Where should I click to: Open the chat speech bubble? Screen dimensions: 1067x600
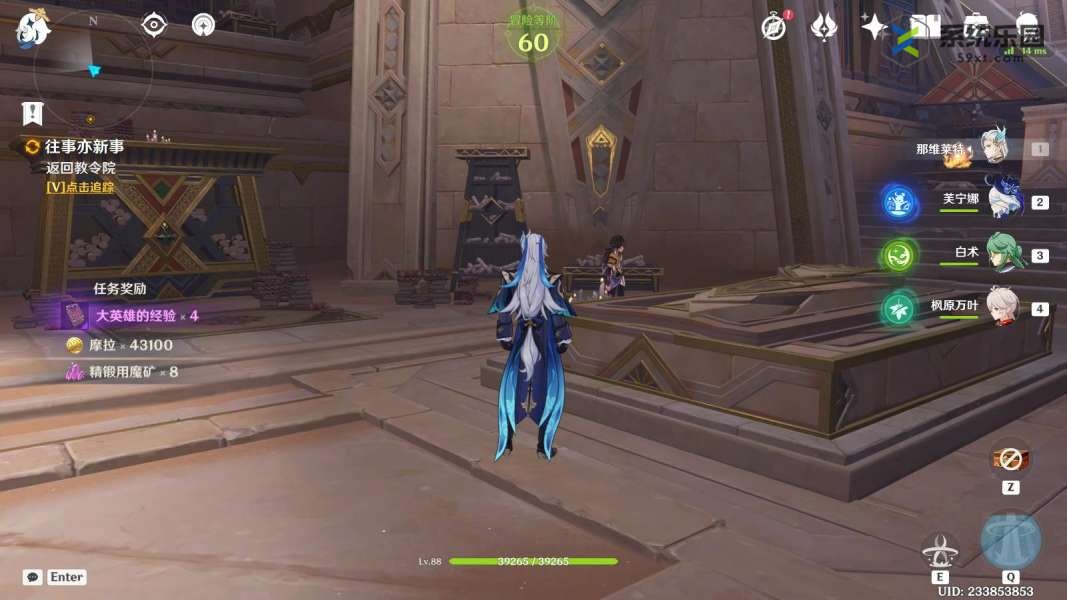33,577
